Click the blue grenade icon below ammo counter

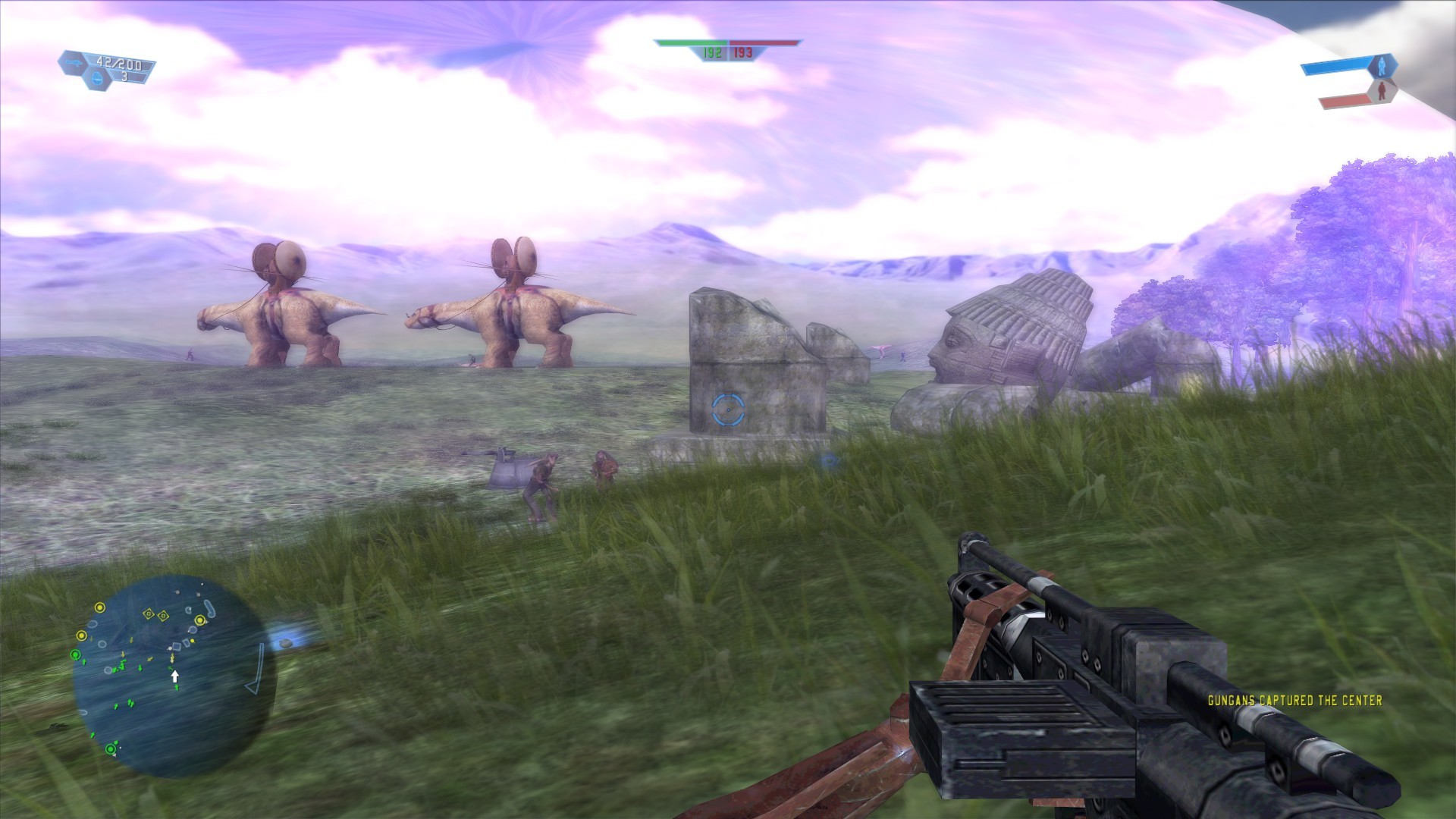pos(97,79)
